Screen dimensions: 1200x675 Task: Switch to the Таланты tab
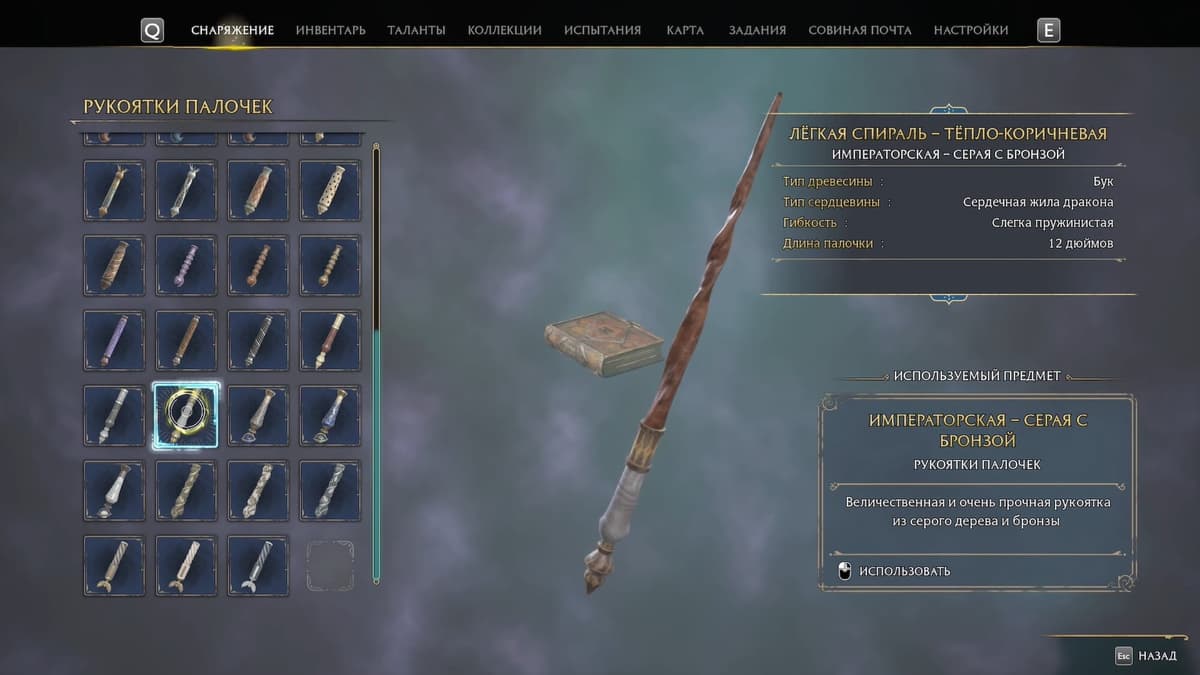416,30
